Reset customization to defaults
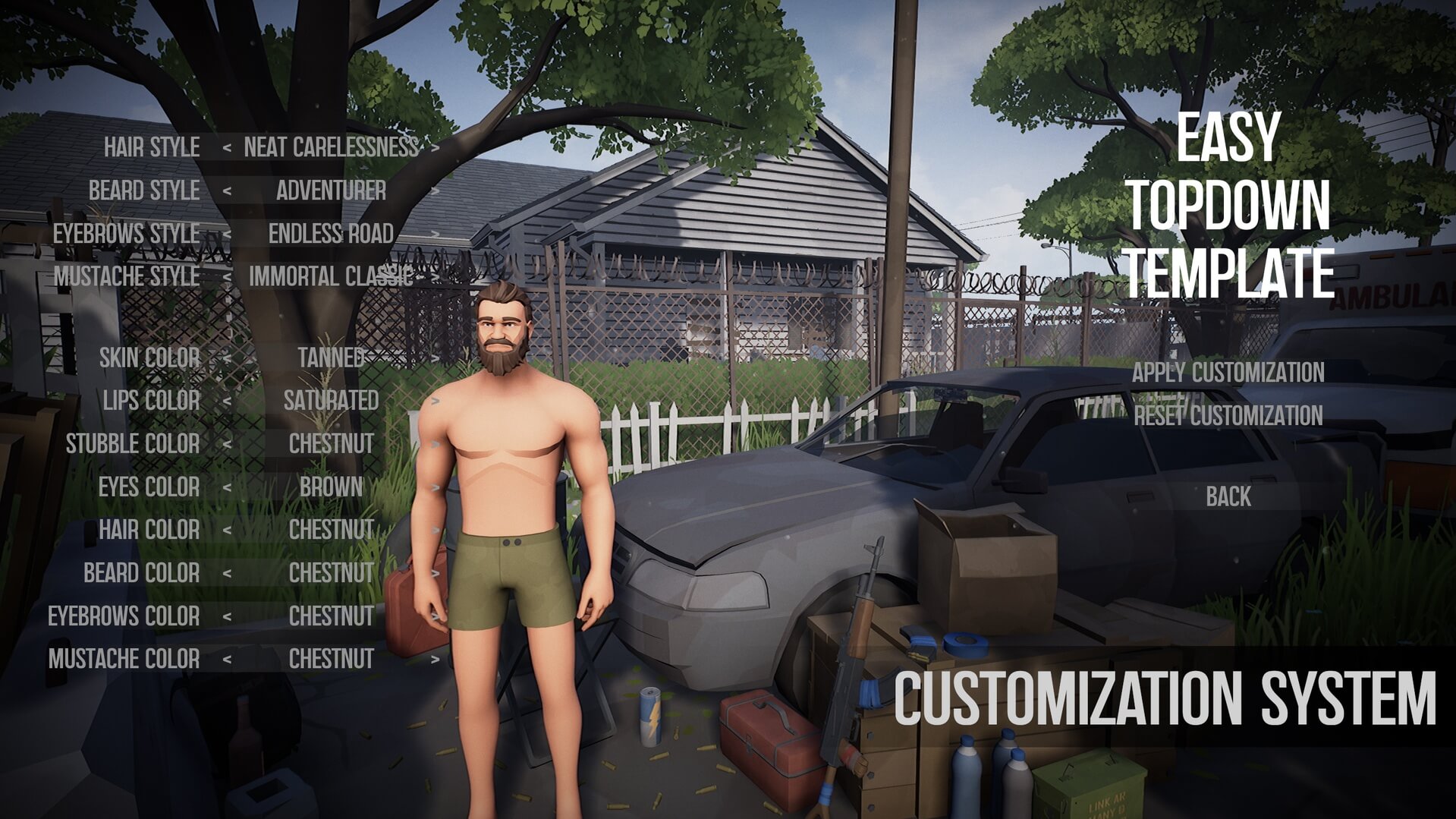Screen dimensions: 1456x819 point(1228,416)
